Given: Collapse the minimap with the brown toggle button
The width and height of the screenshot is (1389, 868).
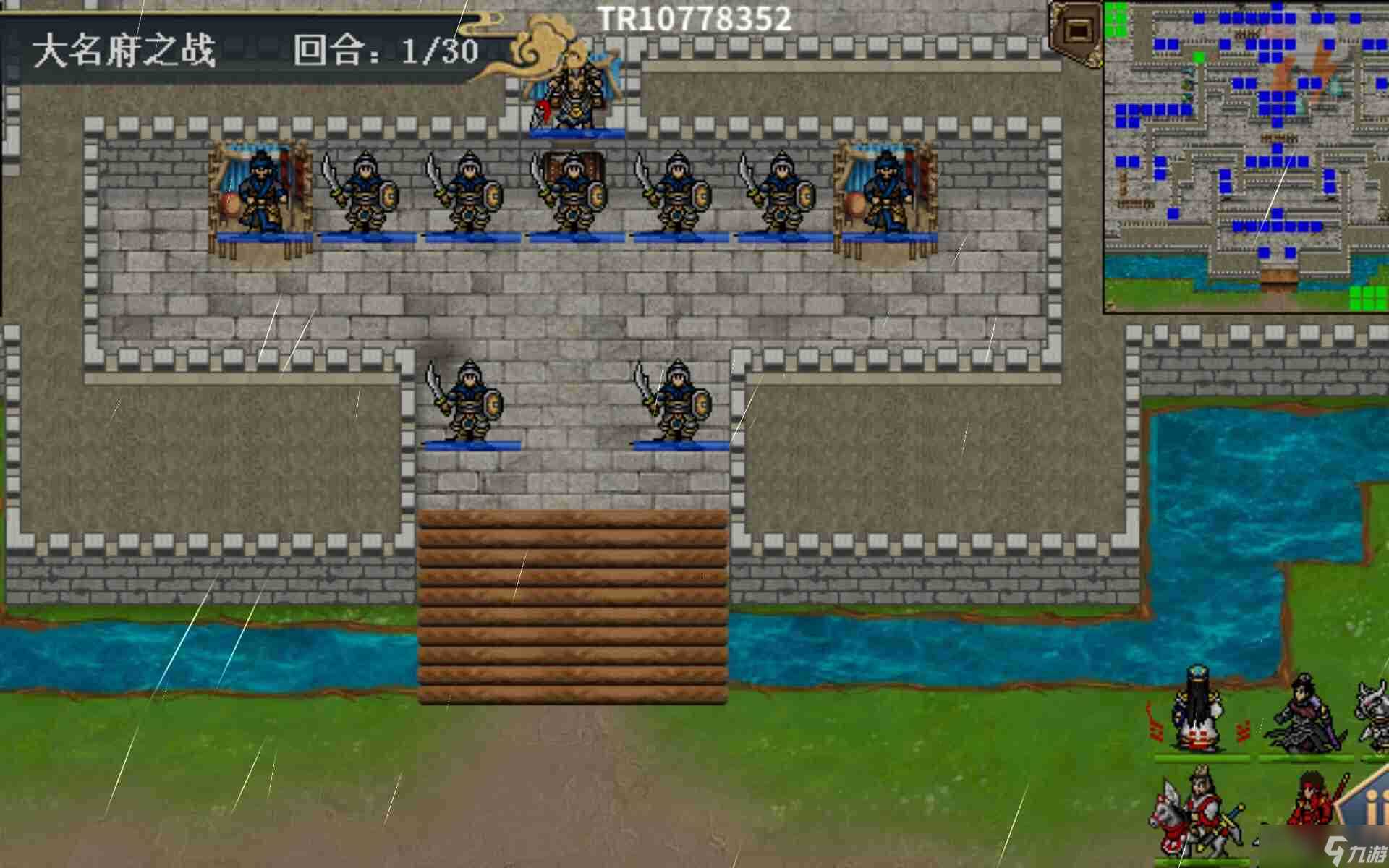Looking at the screenshot, I should tap(1077, 30).
